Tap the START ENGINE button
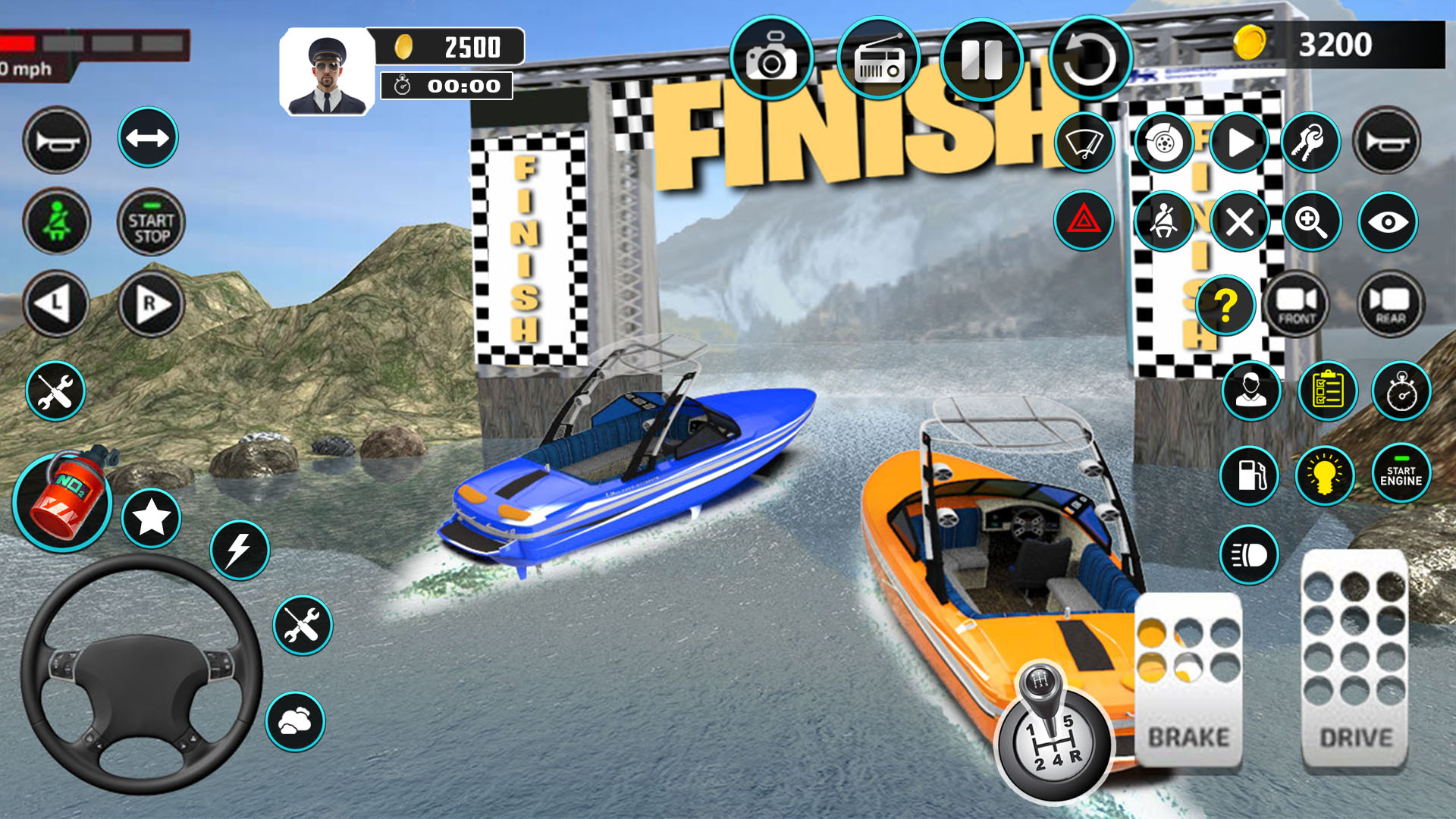The height and width of the screenshot is (819, 1456). coord(1401,473)
